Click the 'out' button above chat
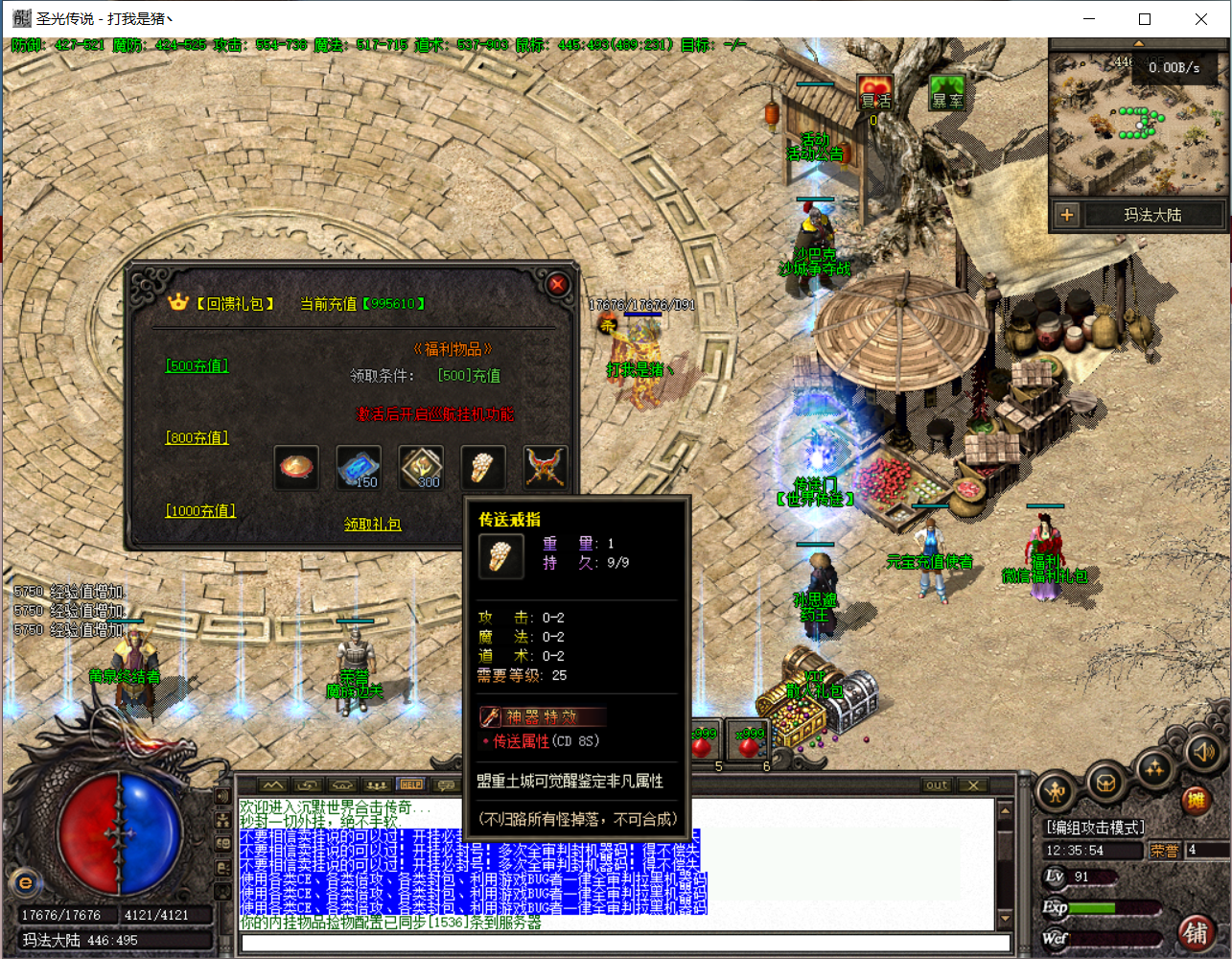Image resolution: width=1232 pixels, height=959 pixels. pyautogui.click(x=937, y=784)
